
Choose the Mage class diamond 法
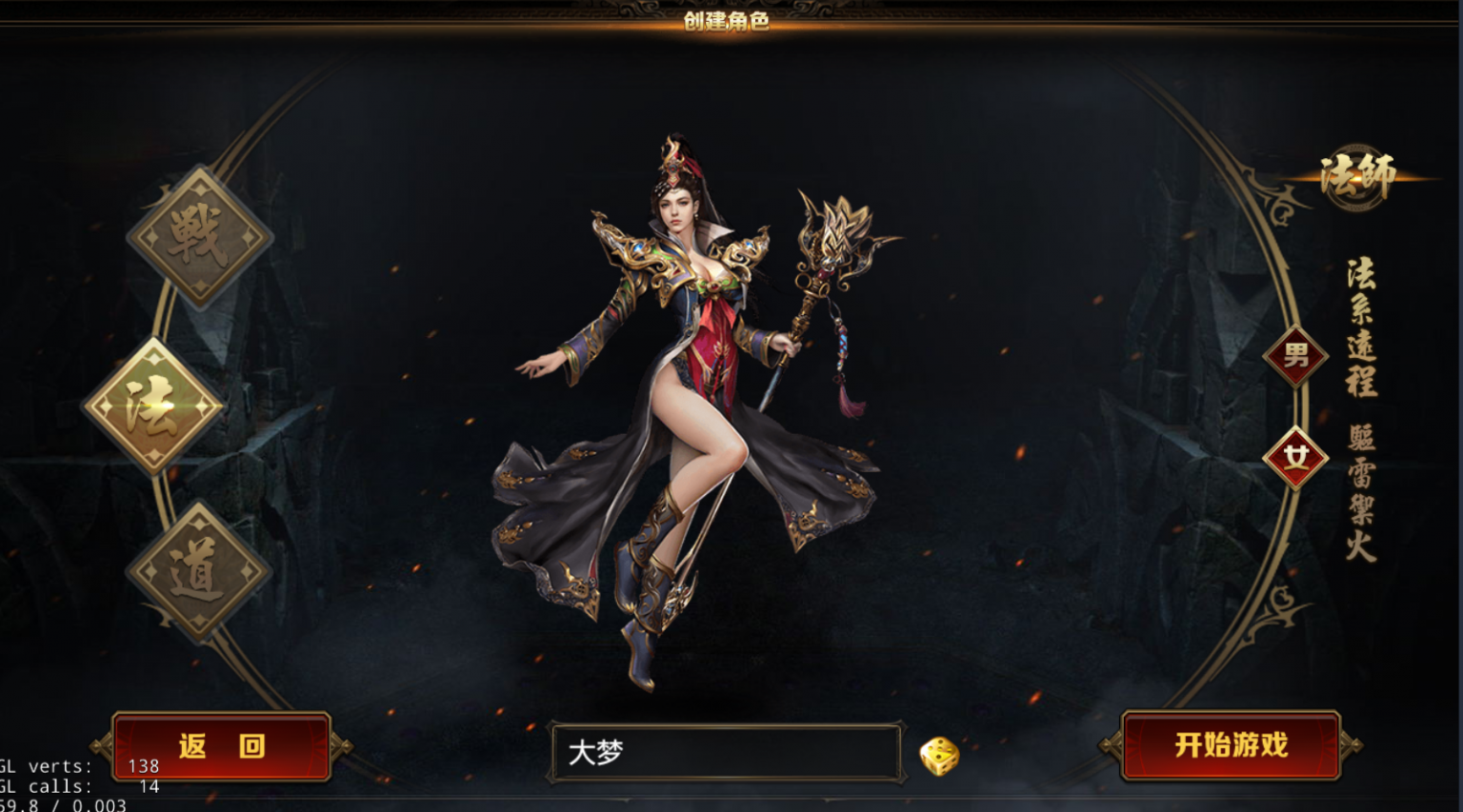pos(153,406)
